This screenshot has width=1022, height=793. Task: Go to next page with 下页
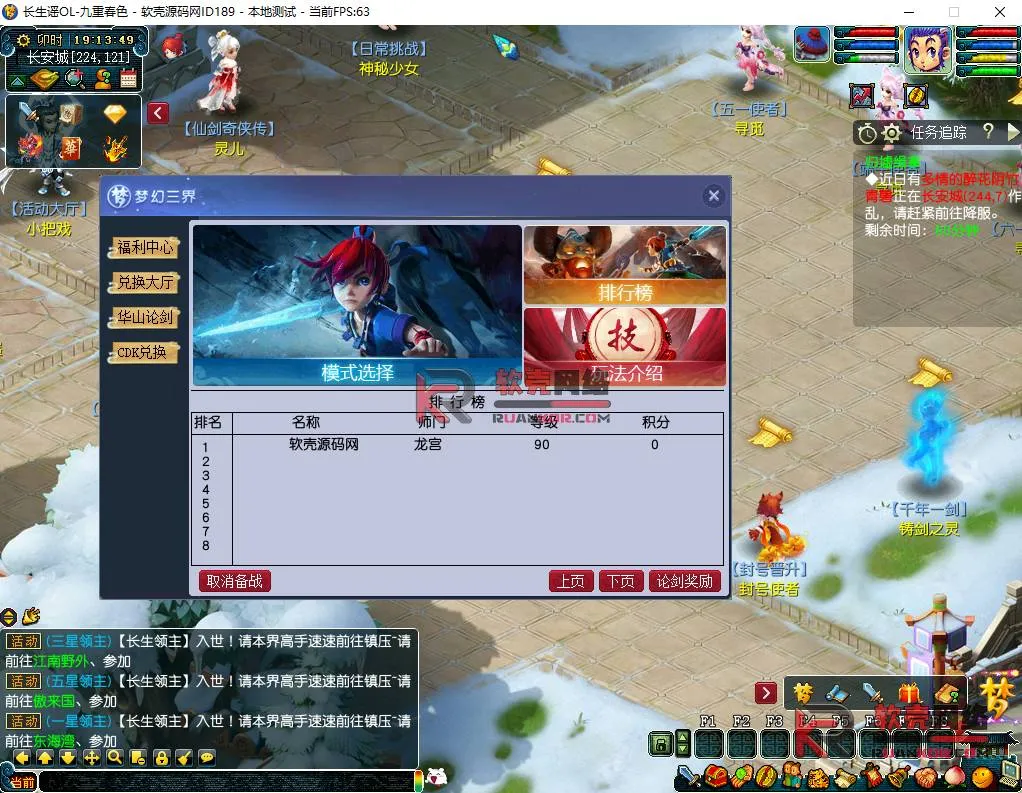point(620,581)
